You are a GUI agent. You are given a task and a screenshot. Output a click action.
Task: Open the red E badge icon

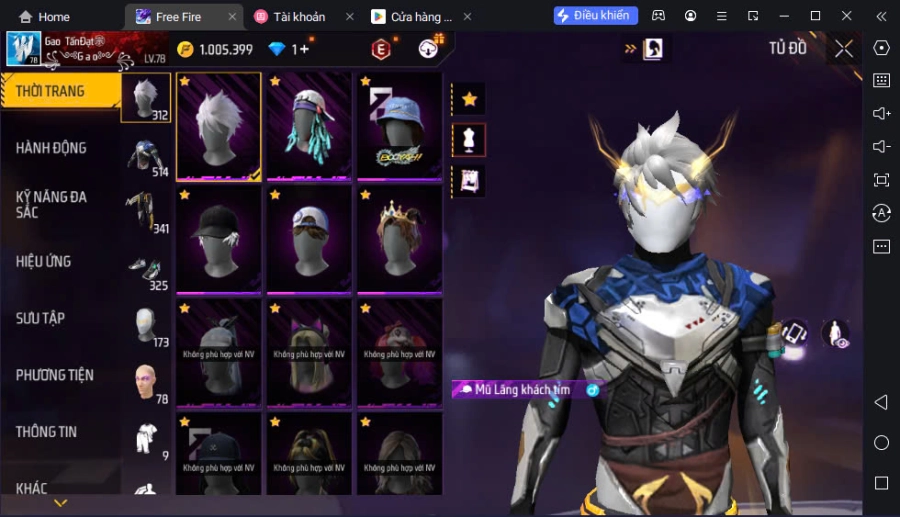pyautogui.click(x=380, y=49)
